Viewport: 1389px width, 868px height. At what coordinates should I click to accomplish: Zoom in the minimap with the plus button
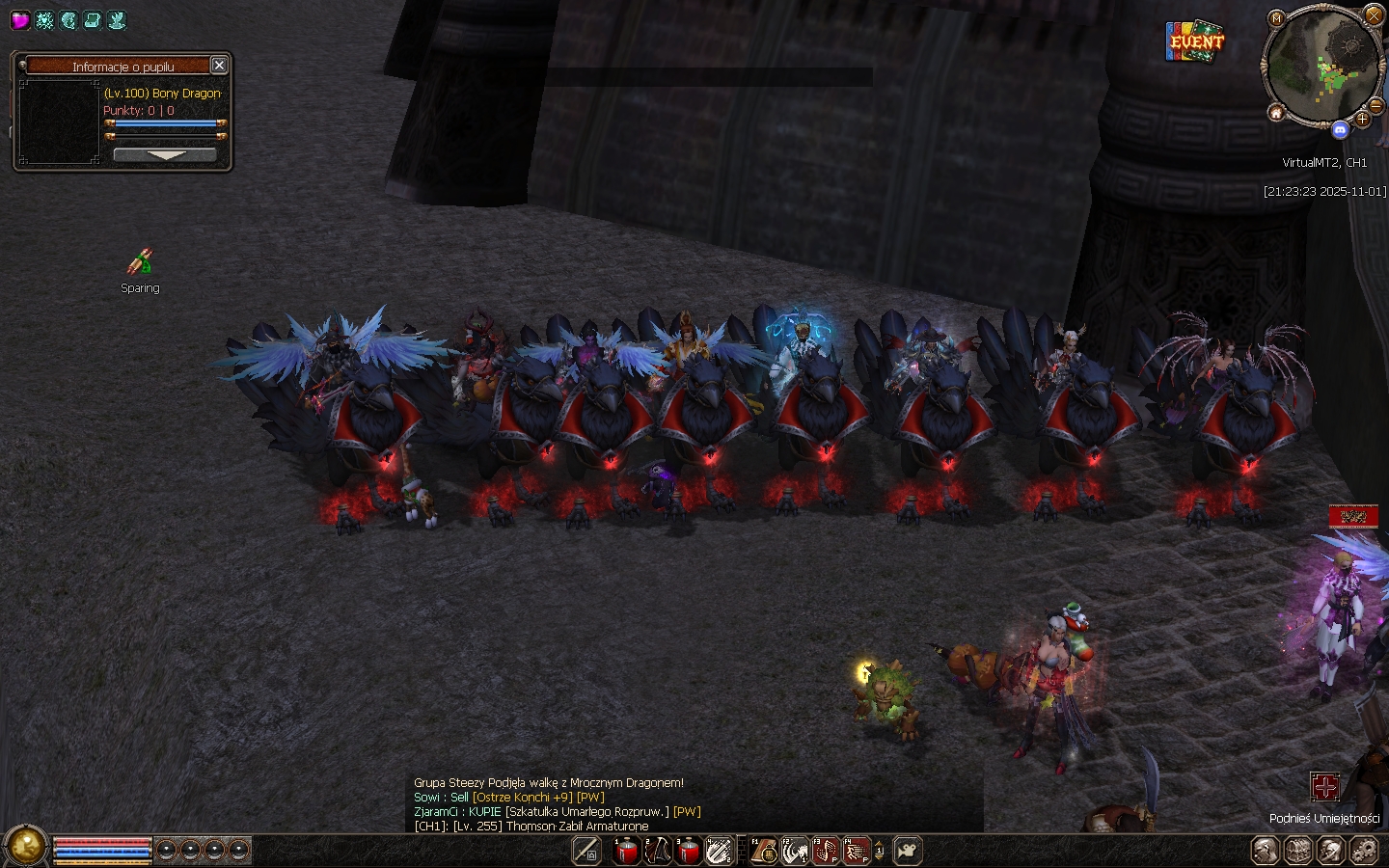(x=1362, y=120)
